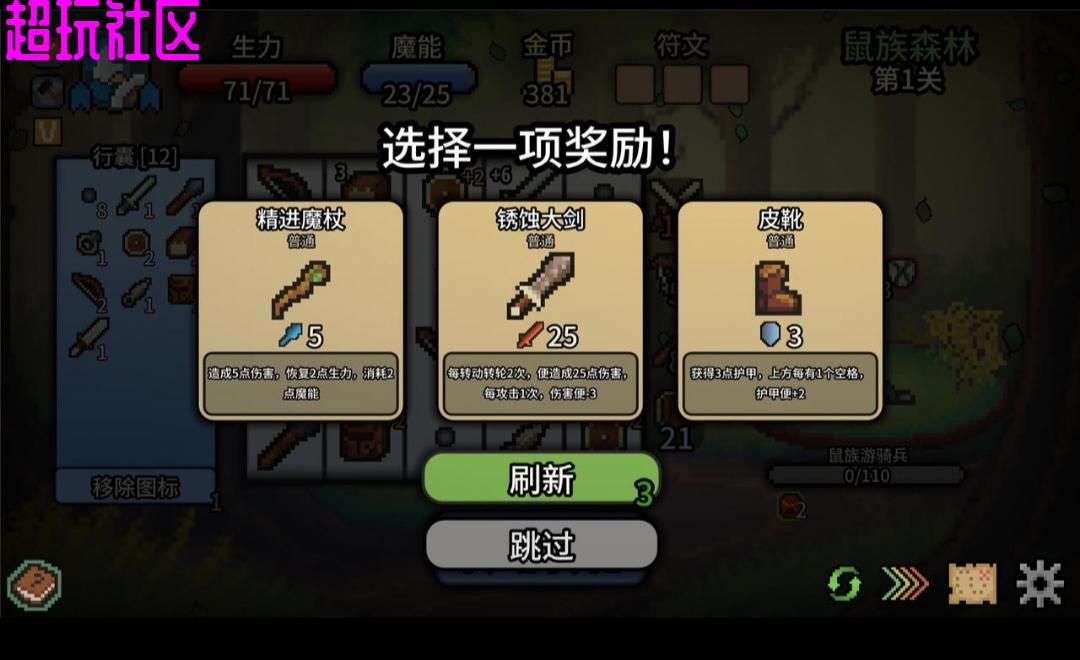
Task: Refresh rewards with the 刷新 button
Action: point(541,479)
